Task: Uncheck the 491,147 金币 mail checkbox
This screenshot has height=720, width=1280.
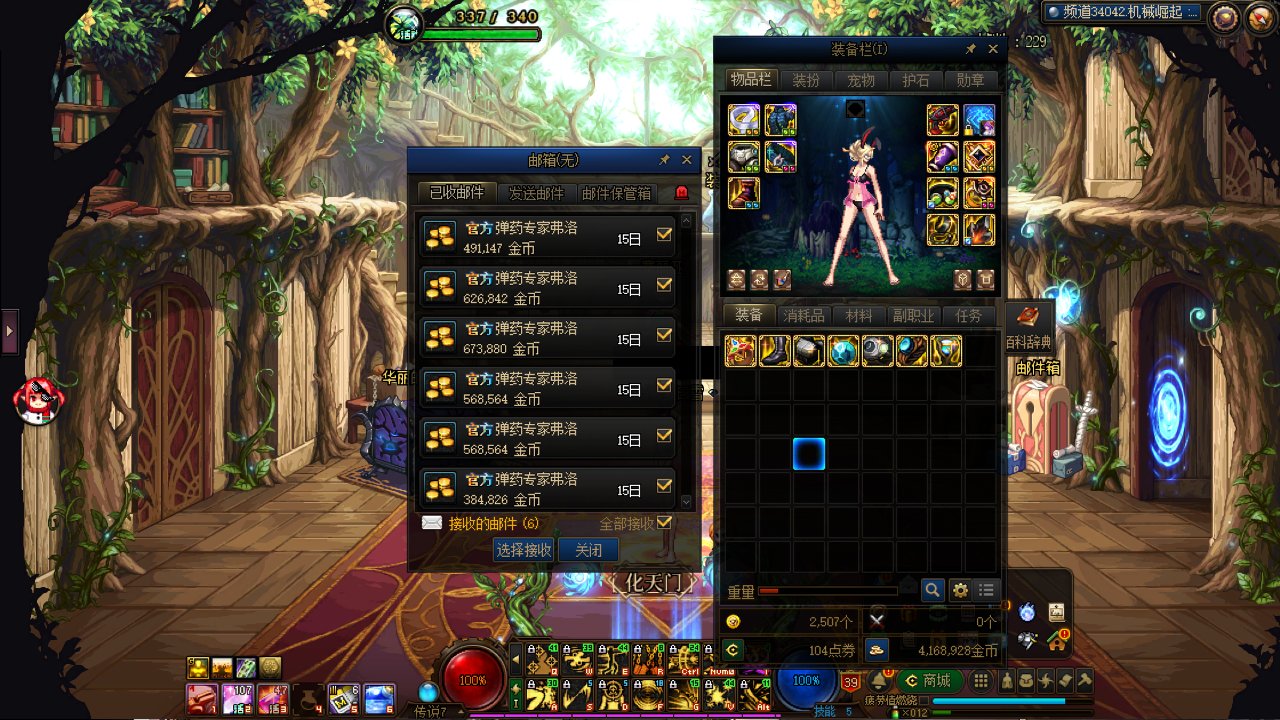Action: point(664,234)
